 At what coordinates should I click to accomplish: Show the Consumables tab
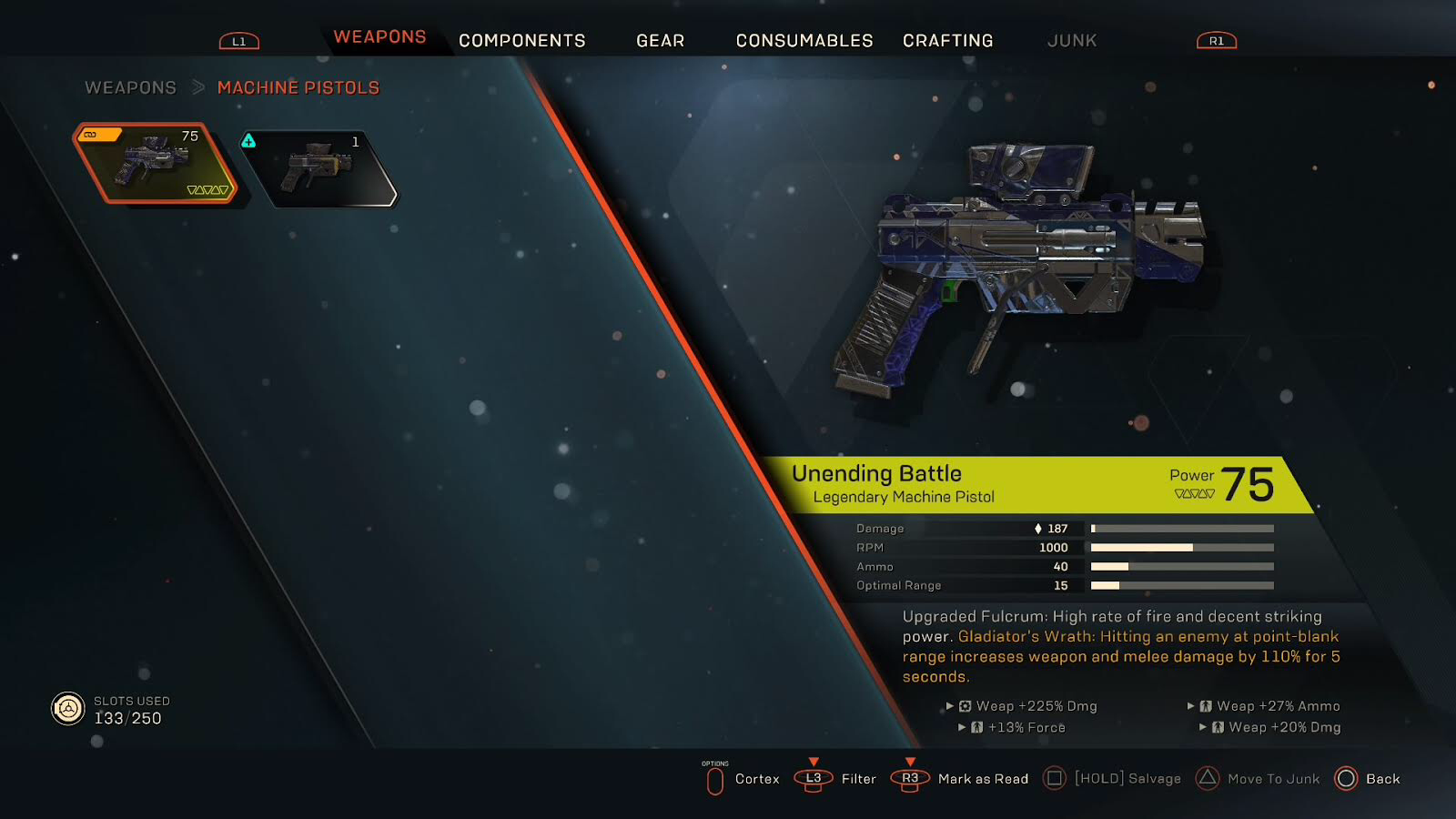tap(804, 41)
